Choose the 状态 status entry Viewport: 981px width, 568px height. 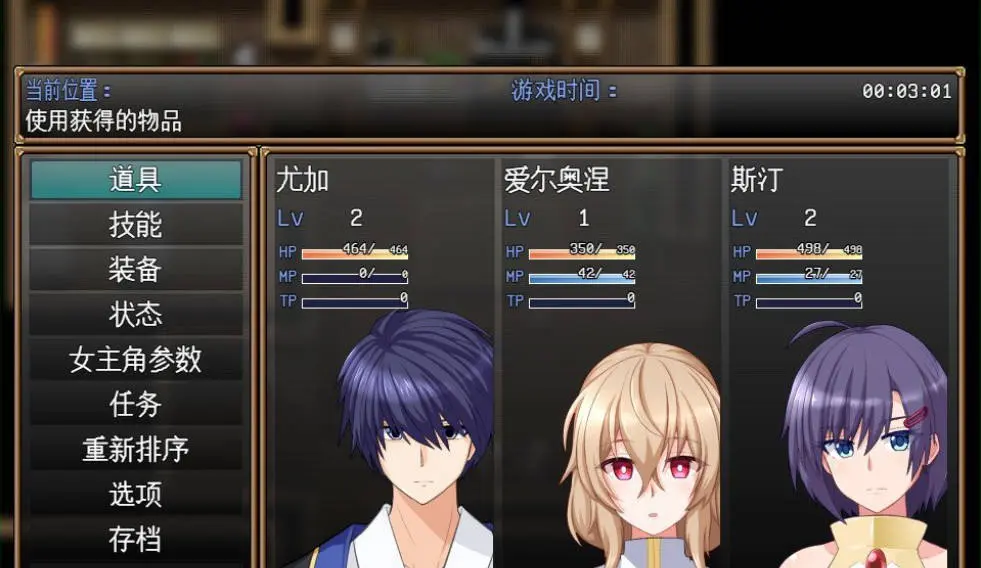(136, 315)
